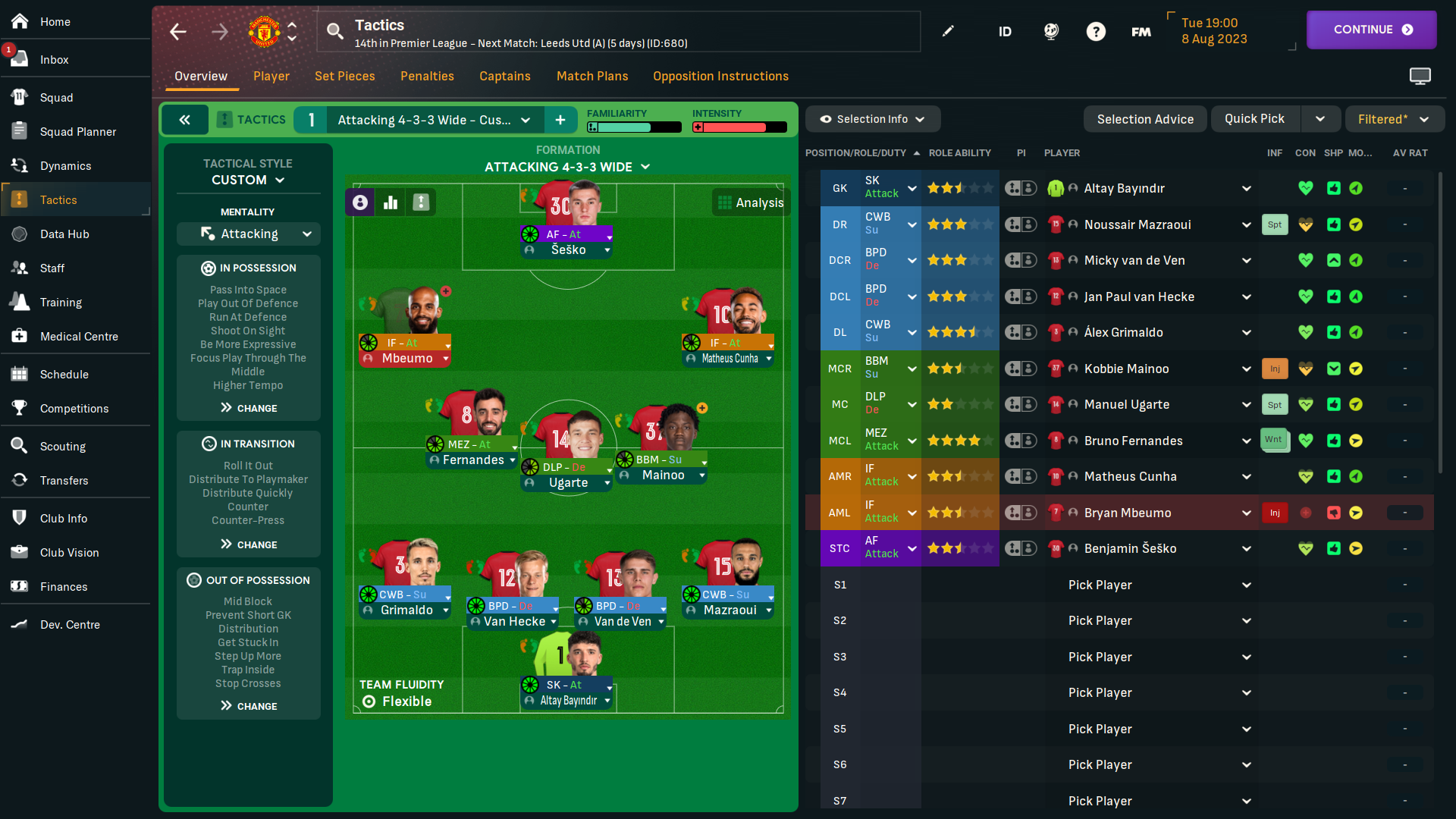This screenshot has height=819, width=1456.
Task: Click the world news globe icon
Action: 1051,31
